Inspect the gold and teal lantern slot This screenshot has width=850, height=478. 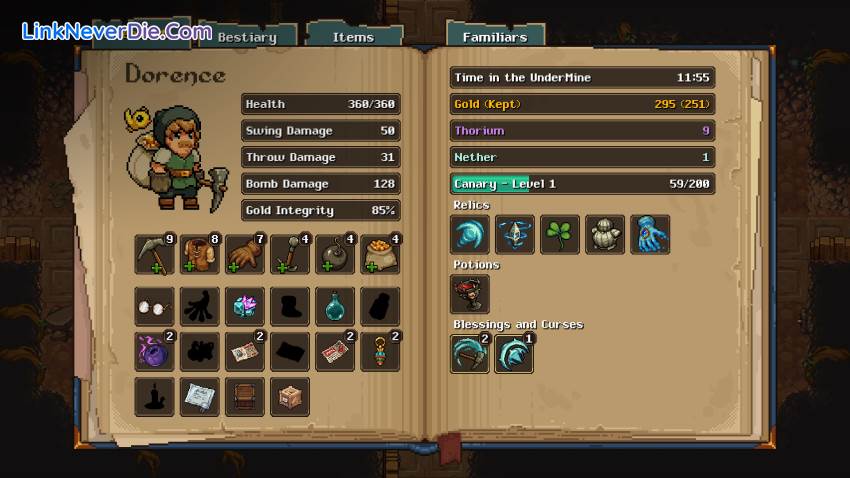point(380,351)
